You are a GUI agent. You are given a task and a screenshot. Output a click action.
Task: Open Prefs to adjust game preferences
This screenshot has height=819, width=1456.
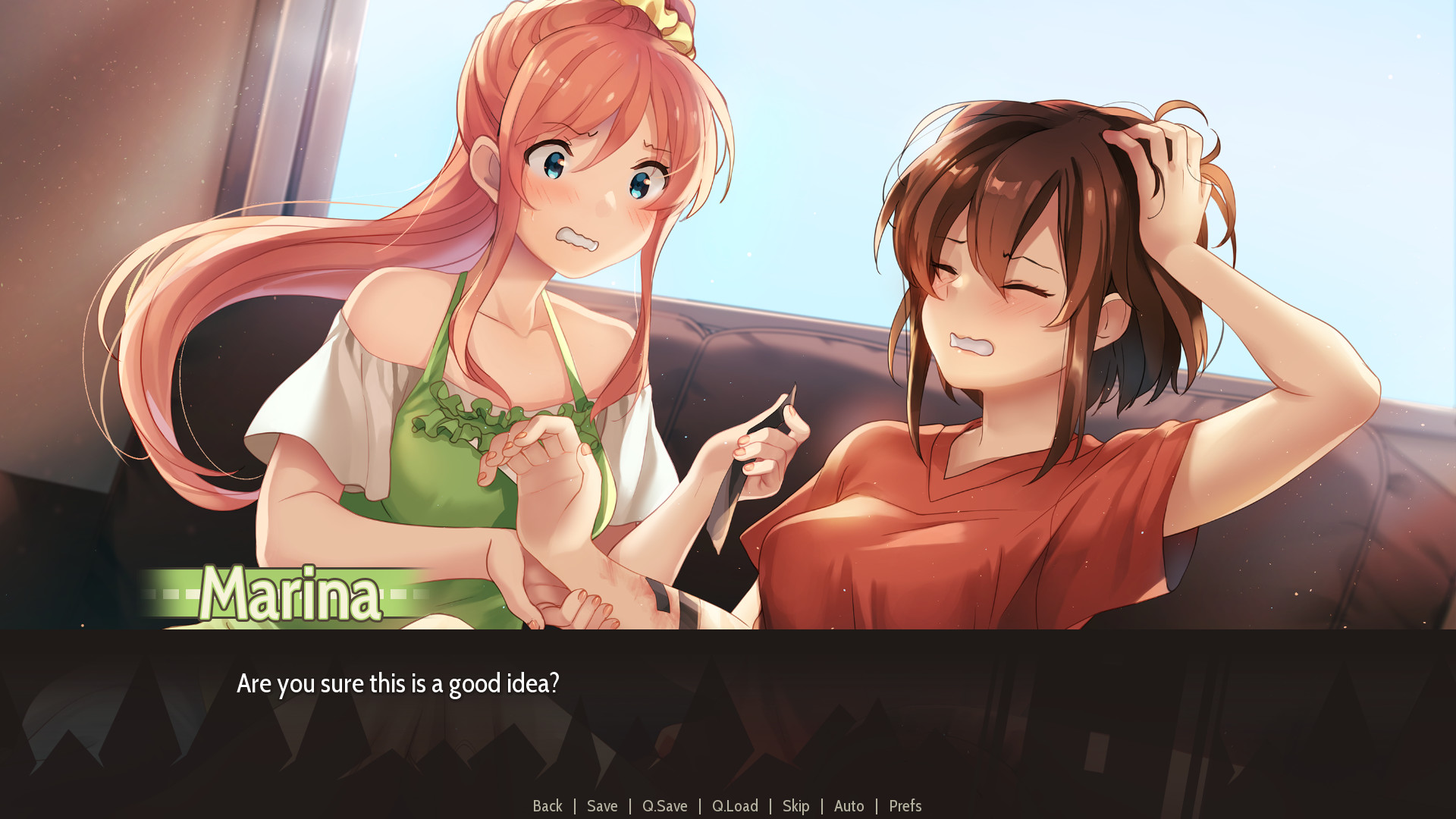pos(905,806)
